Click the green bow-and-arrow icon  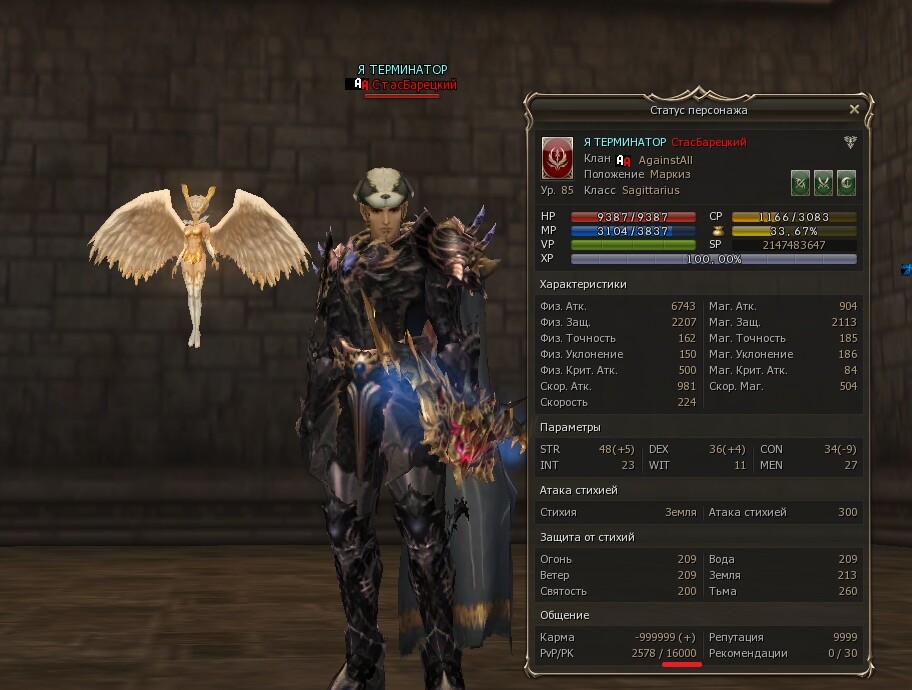(x=800, y=183)
